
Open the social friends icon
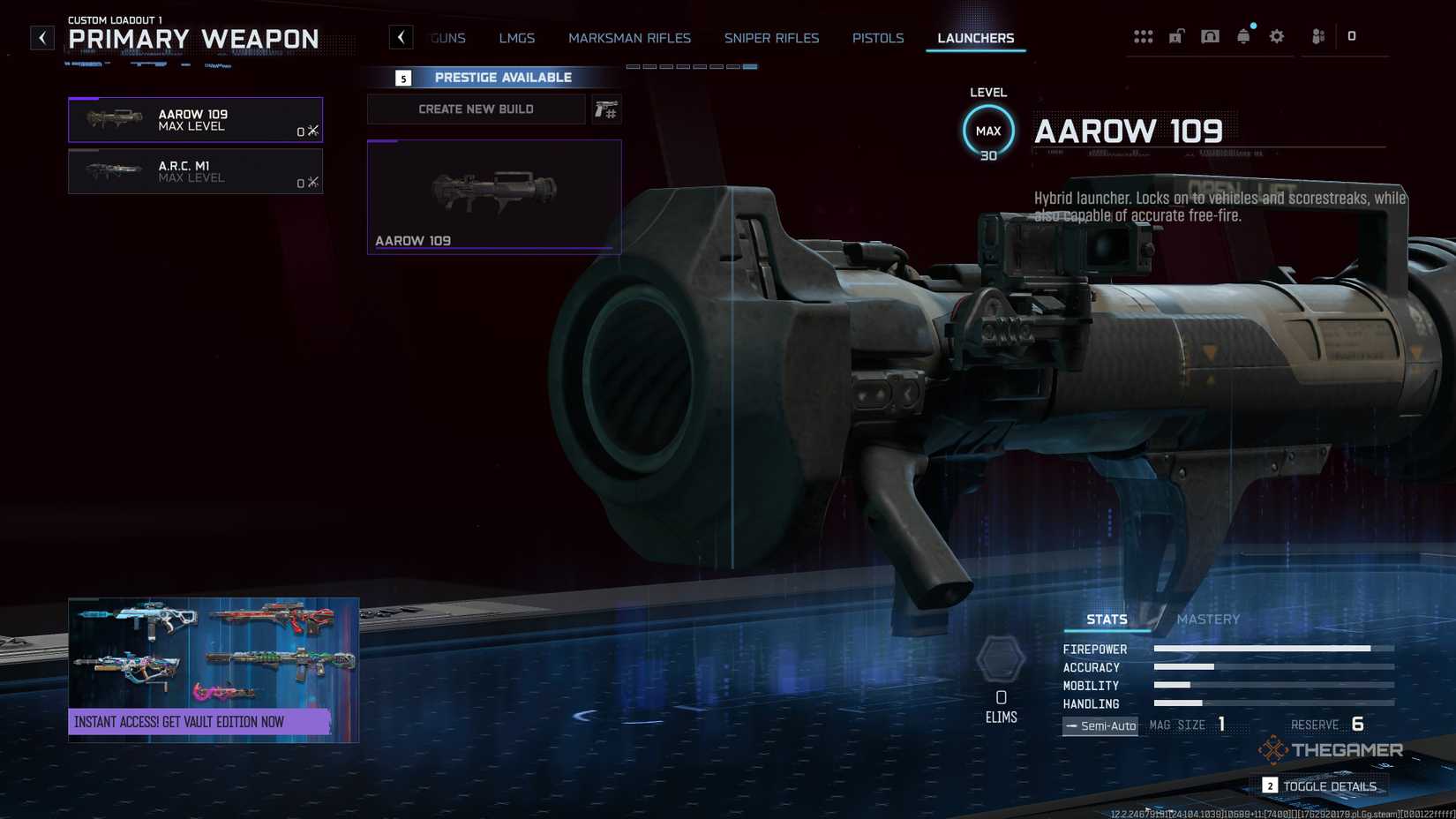coord(1317,36)
